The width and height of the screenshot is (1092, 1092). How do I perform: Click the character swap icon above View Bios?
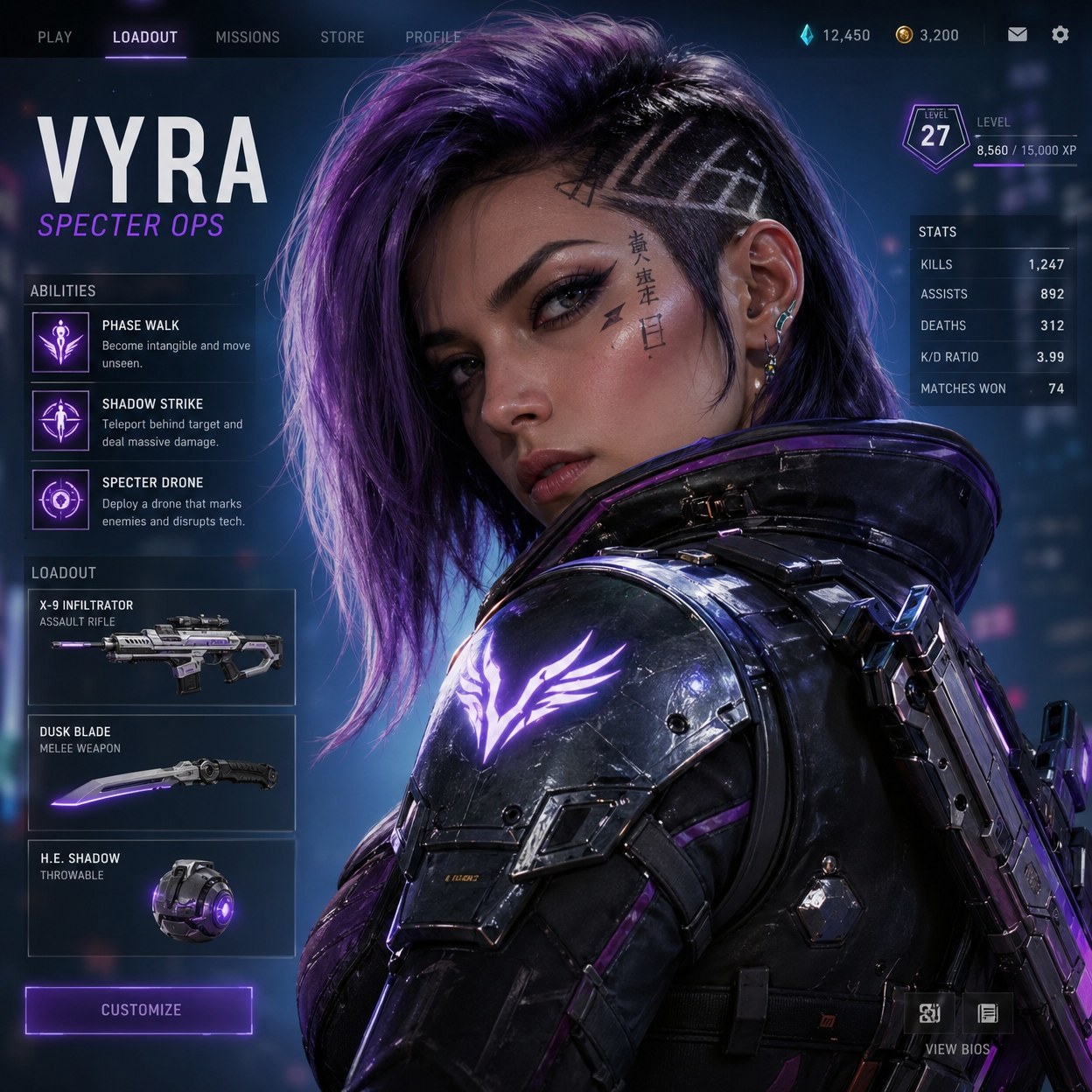pyautogui.click(x=929, y=1013)
